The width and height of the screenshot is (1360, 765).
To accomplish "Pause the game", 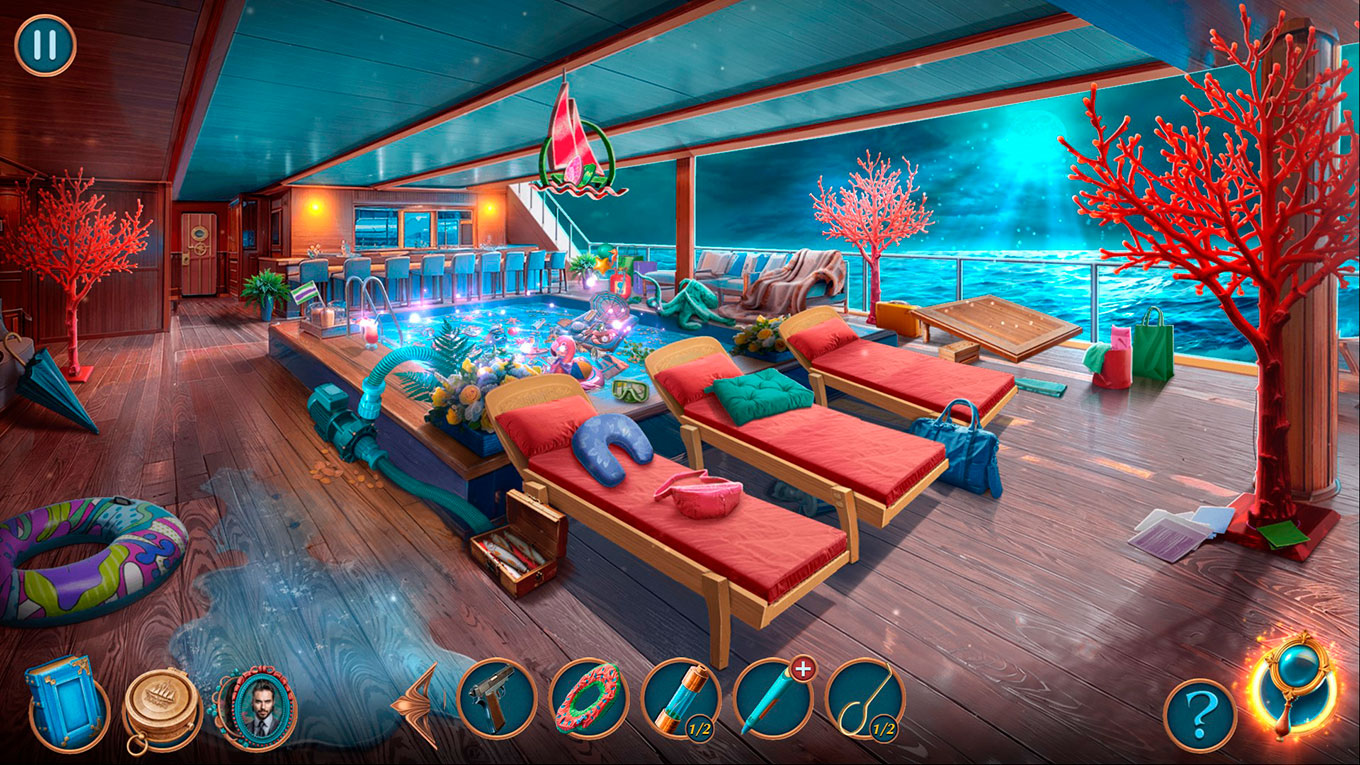I will click(x=45, y=46).
